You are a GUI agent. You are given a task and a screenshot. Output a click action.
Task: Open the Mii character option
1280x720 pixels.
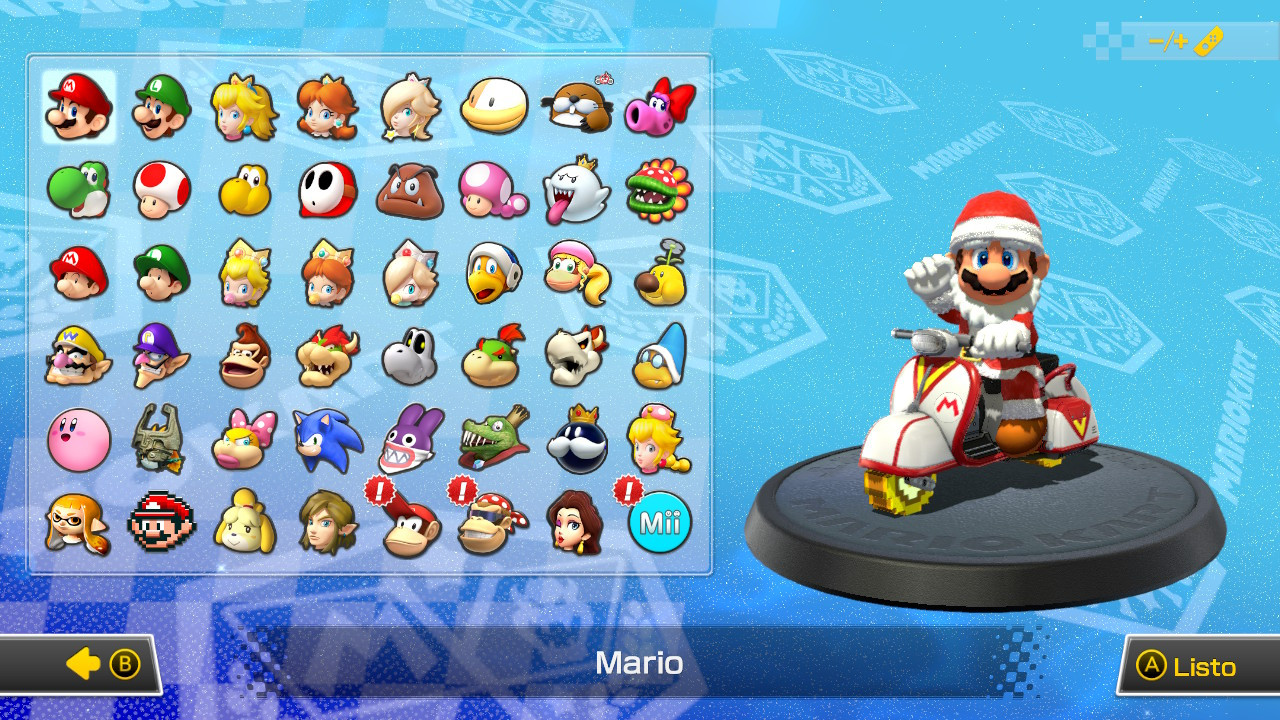pos(659,522)
